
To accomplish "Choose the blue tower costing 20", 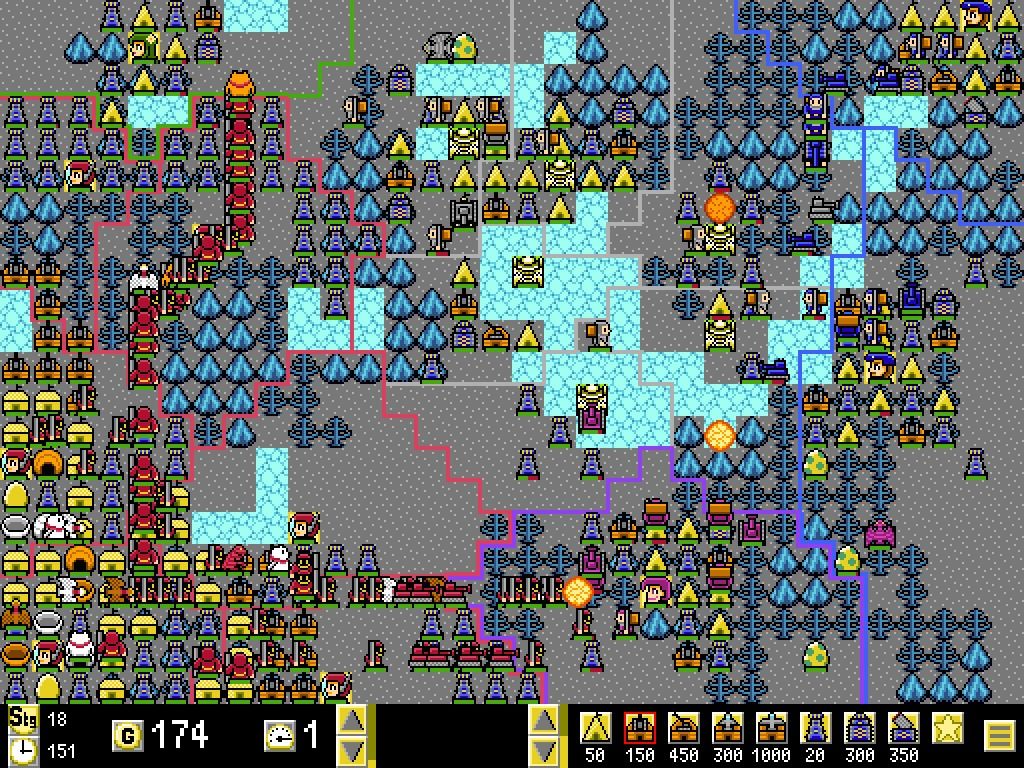I will (x=816, y=728).
